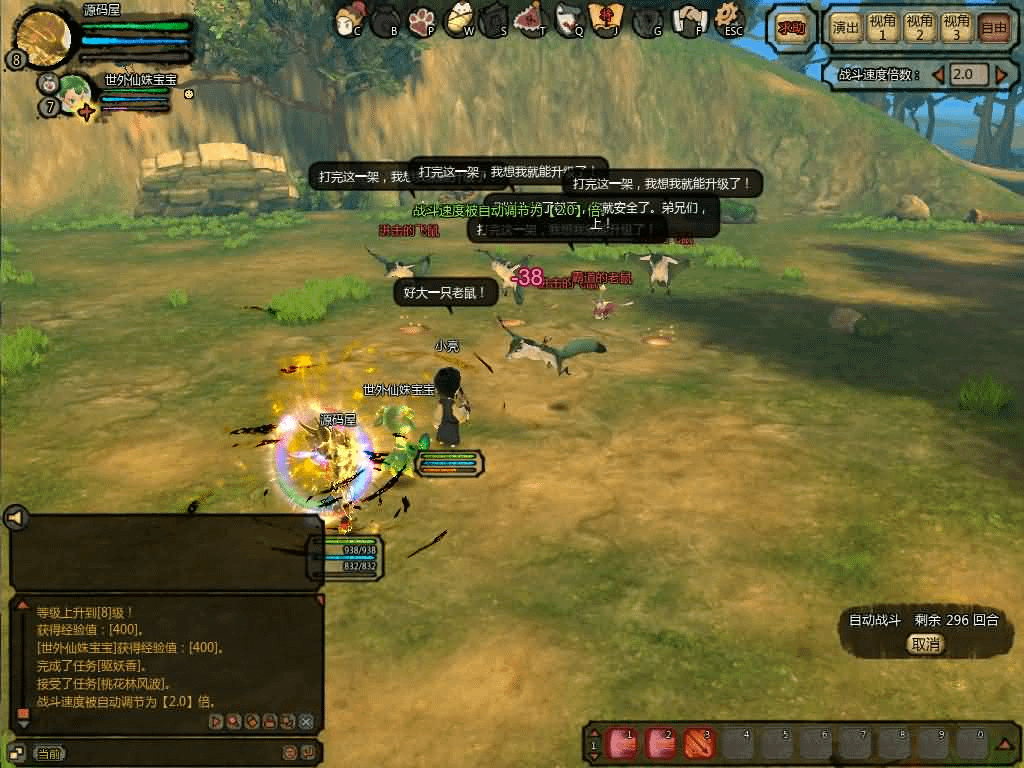Decrease battle speed multiplier with left arrow
1024x768 pixels.
[938, 75]
